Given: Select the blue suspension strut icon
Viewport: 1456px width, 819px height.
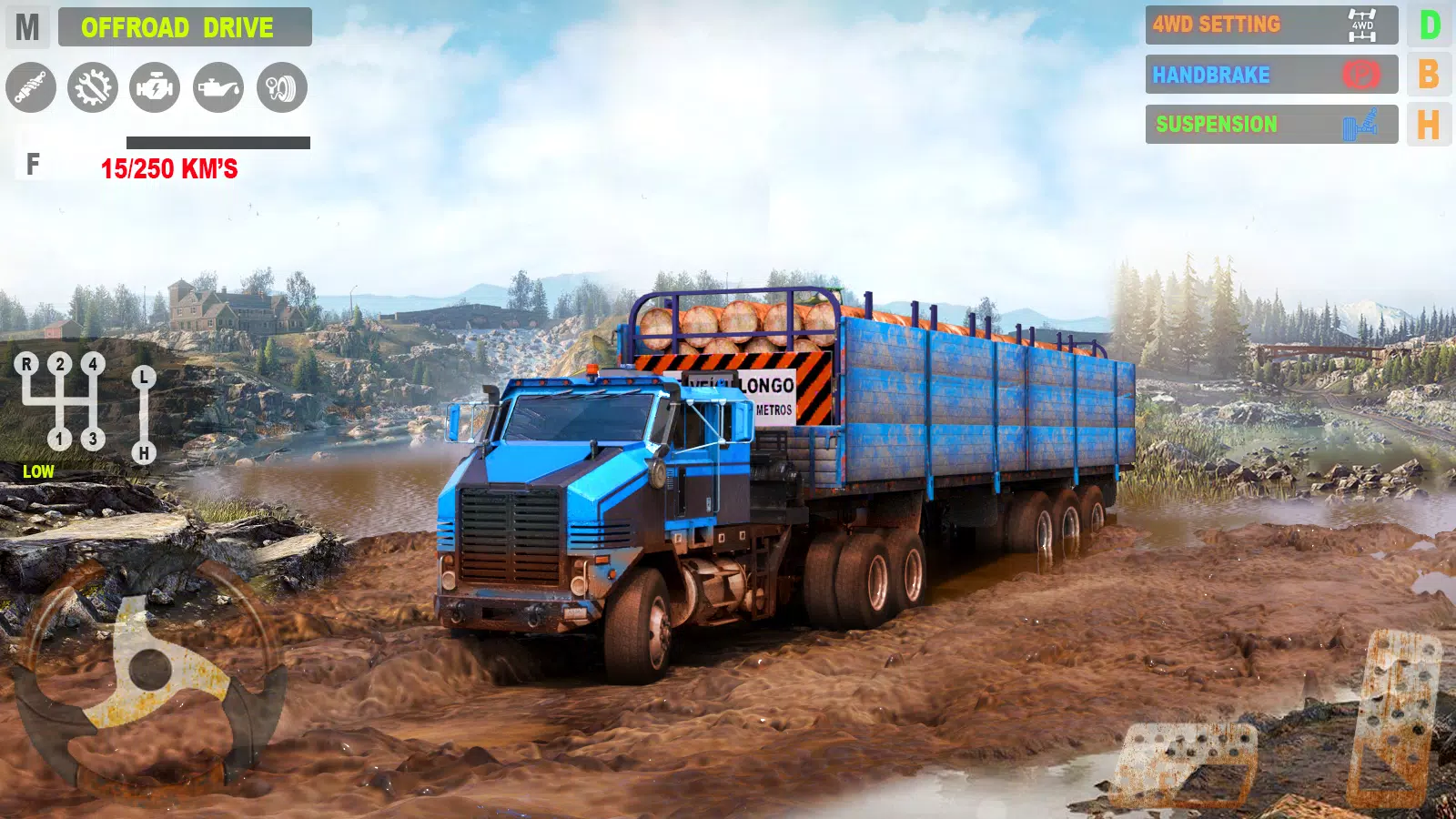Looking at the screenshot, I should click(x=1362, y=124).
